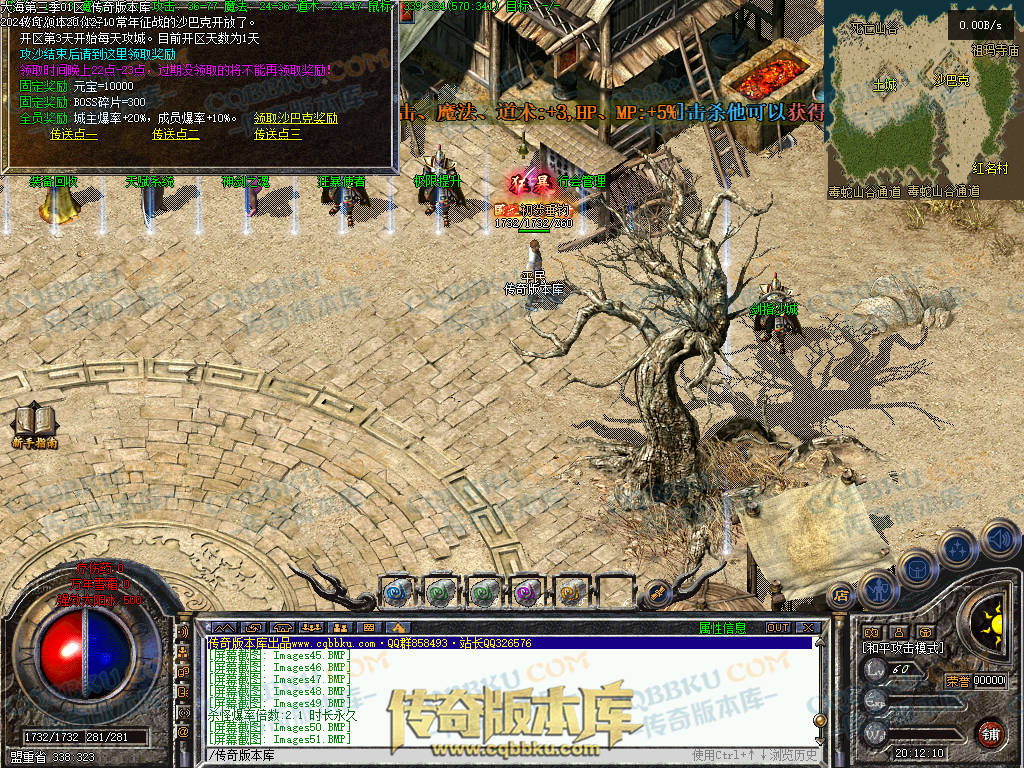Viewport: 1024px width, 768px height.
Task: Open the bag inventory button
Action: [x=916, y=567]
